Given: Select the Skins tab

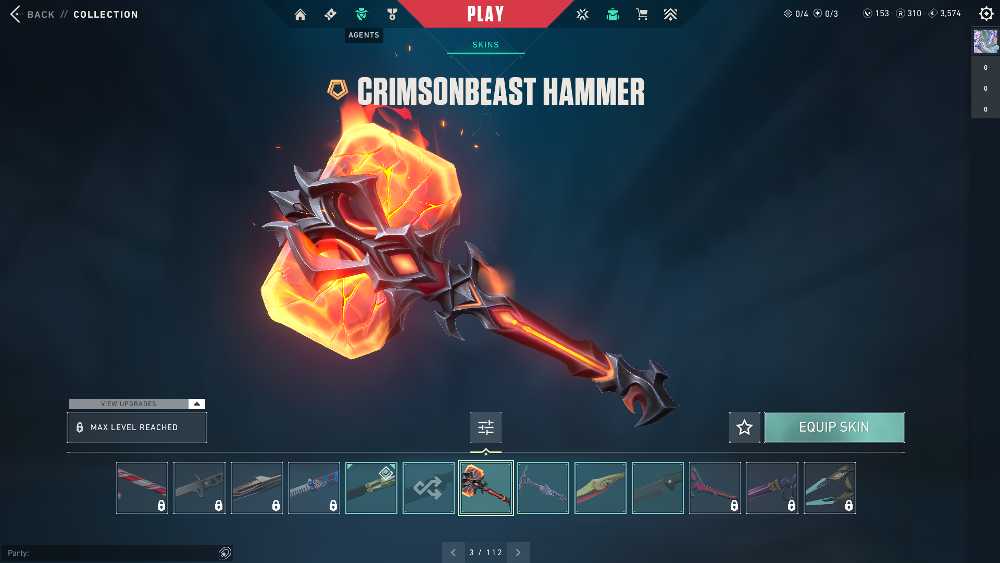Looking at the screenshot, I should (486, 45).
